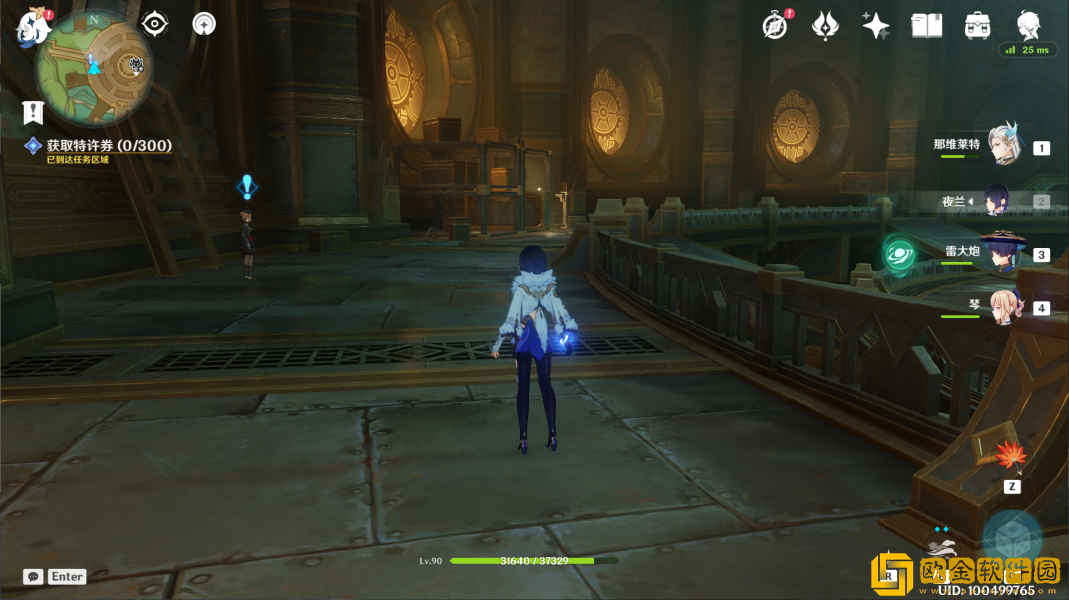Open the chat box speech bubble
The image size is (1069, 600).
point(33,577)
